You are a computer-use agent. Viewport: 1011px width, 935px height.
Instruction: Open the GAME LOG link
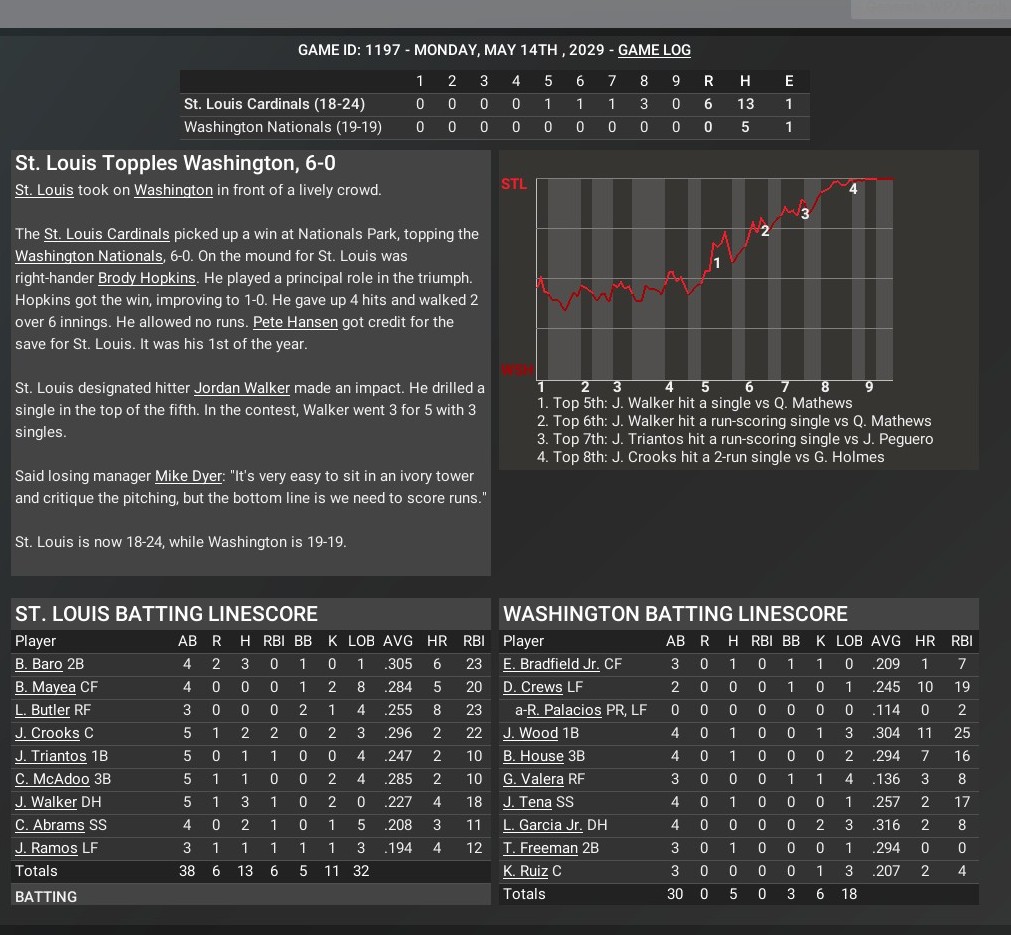[654, 50]
